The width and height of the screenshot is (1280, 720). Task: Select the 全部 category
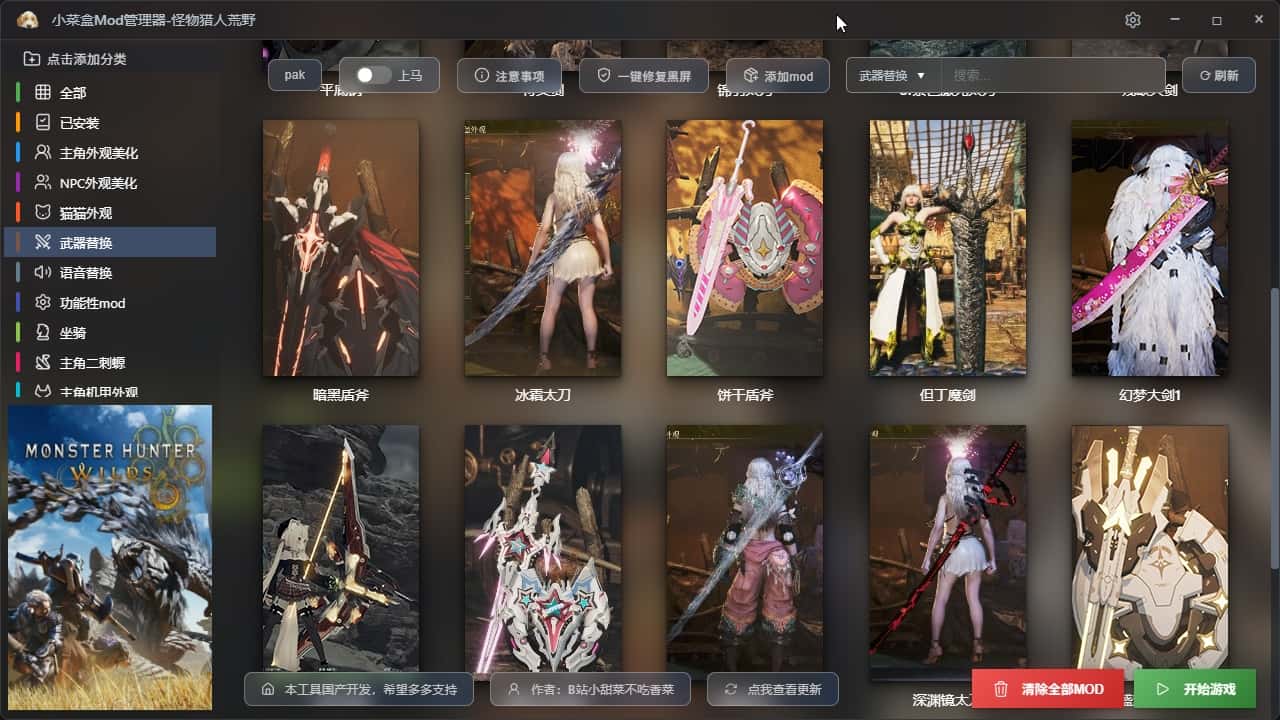click(x=73, y=93)
